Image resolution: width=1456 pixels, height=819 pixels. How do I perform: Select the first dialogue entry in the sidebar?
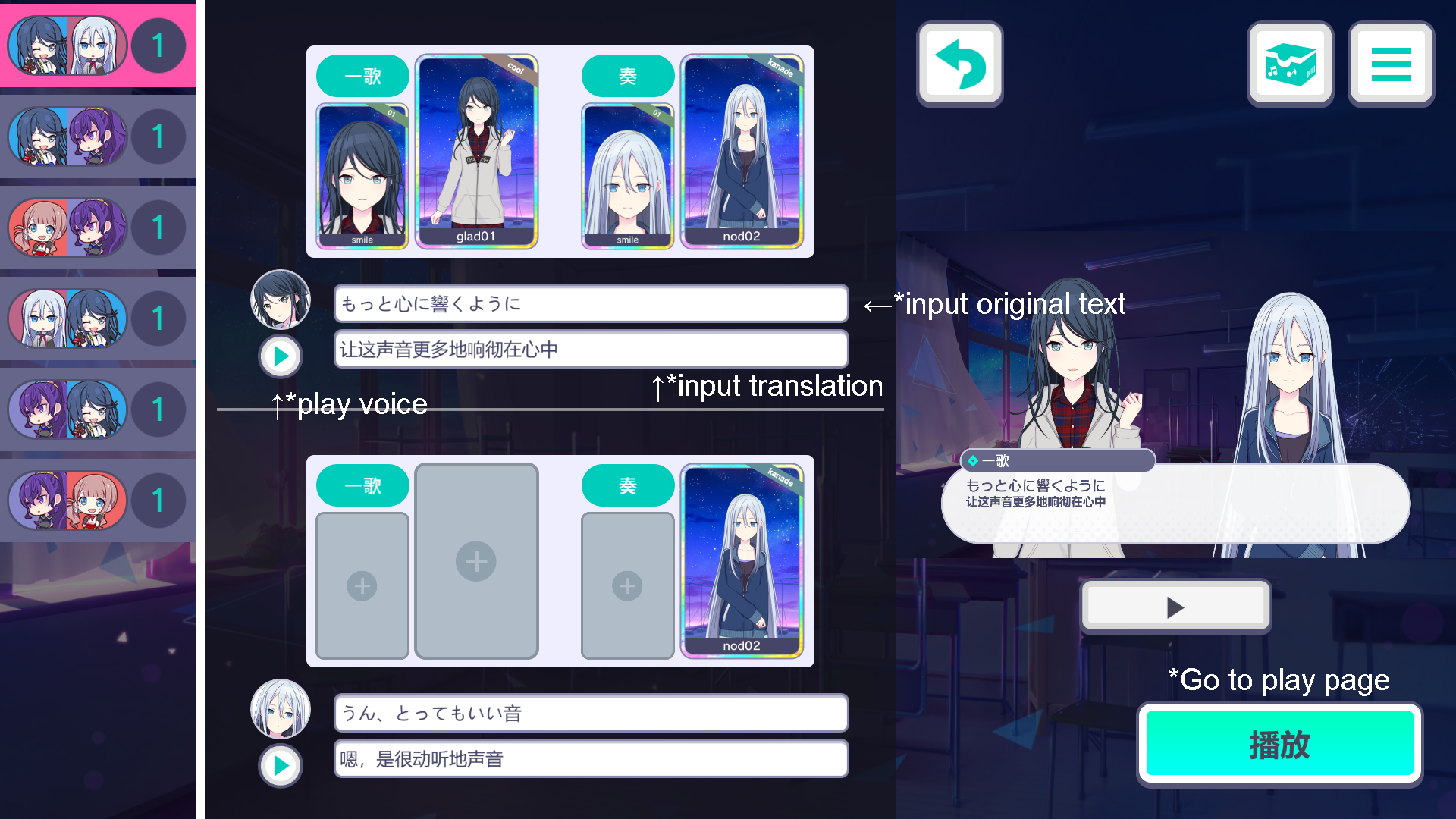click(97, 45)
